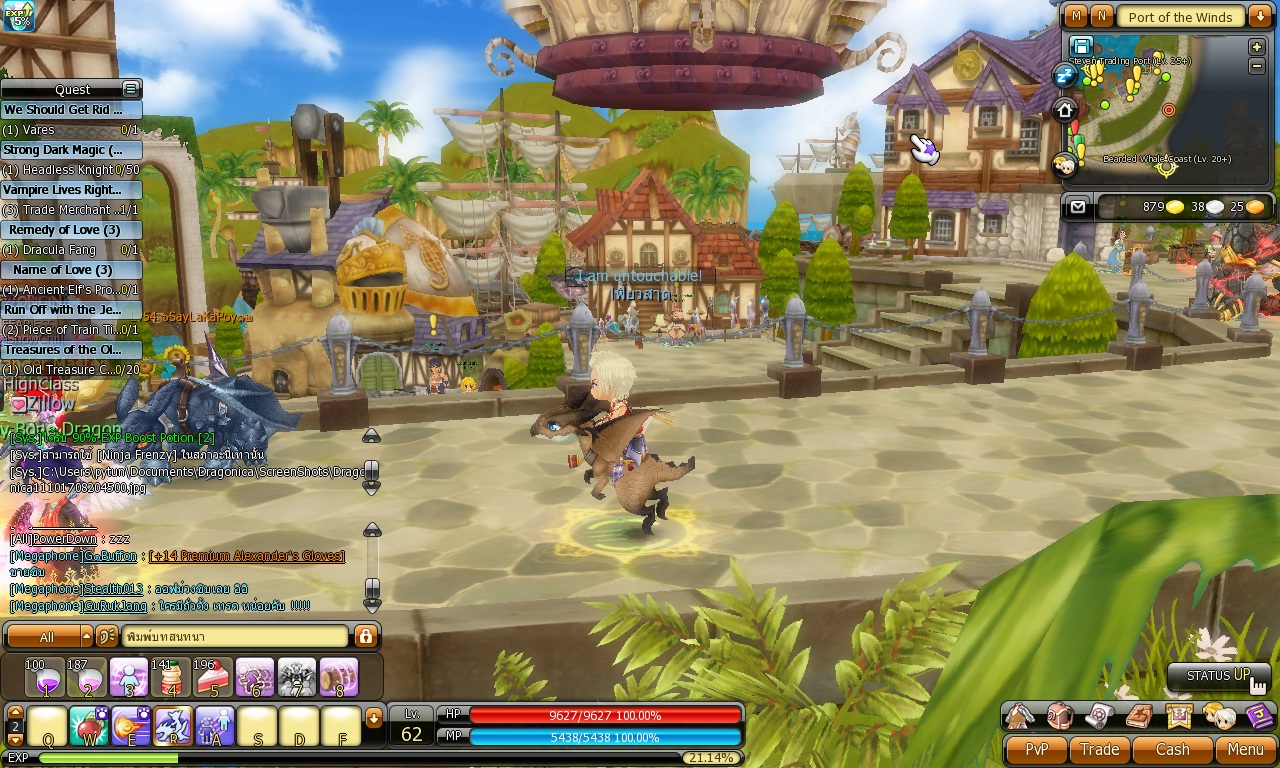
Task: Open the PvP menu
Action: point(1037,749)
